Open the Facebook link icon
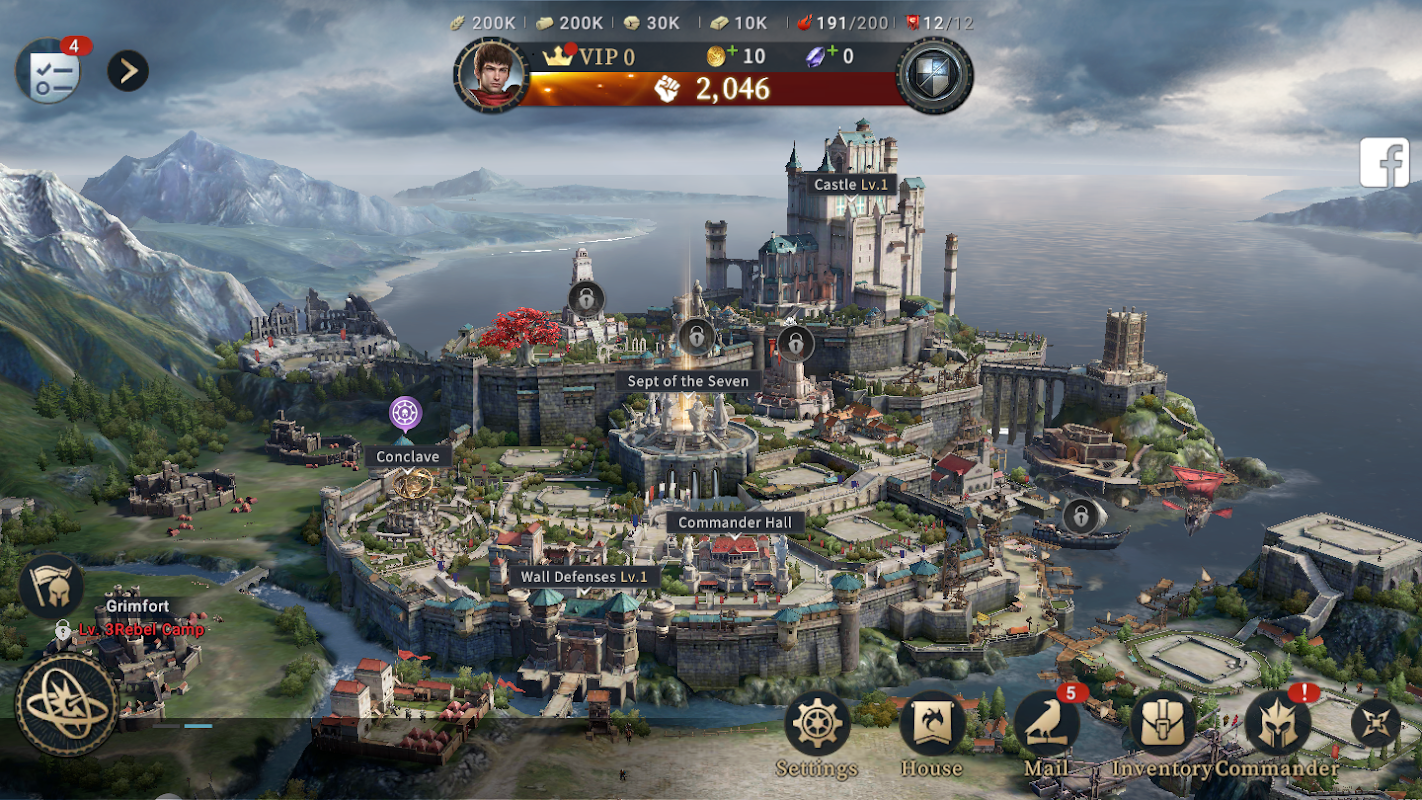1422x800 pixels. (x=1384, y=163)
